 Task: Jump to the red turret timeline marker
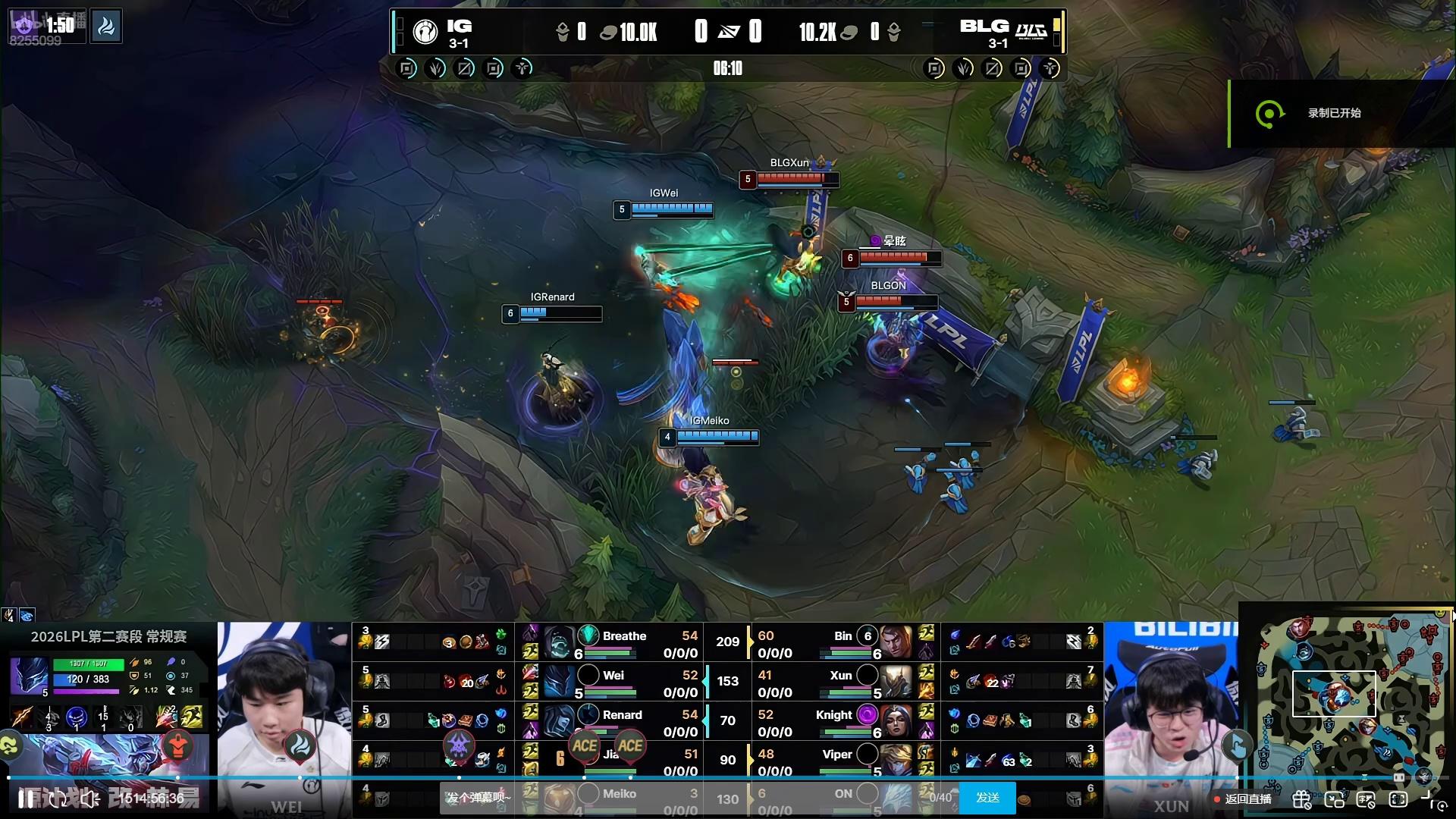[x=177, y=746]
